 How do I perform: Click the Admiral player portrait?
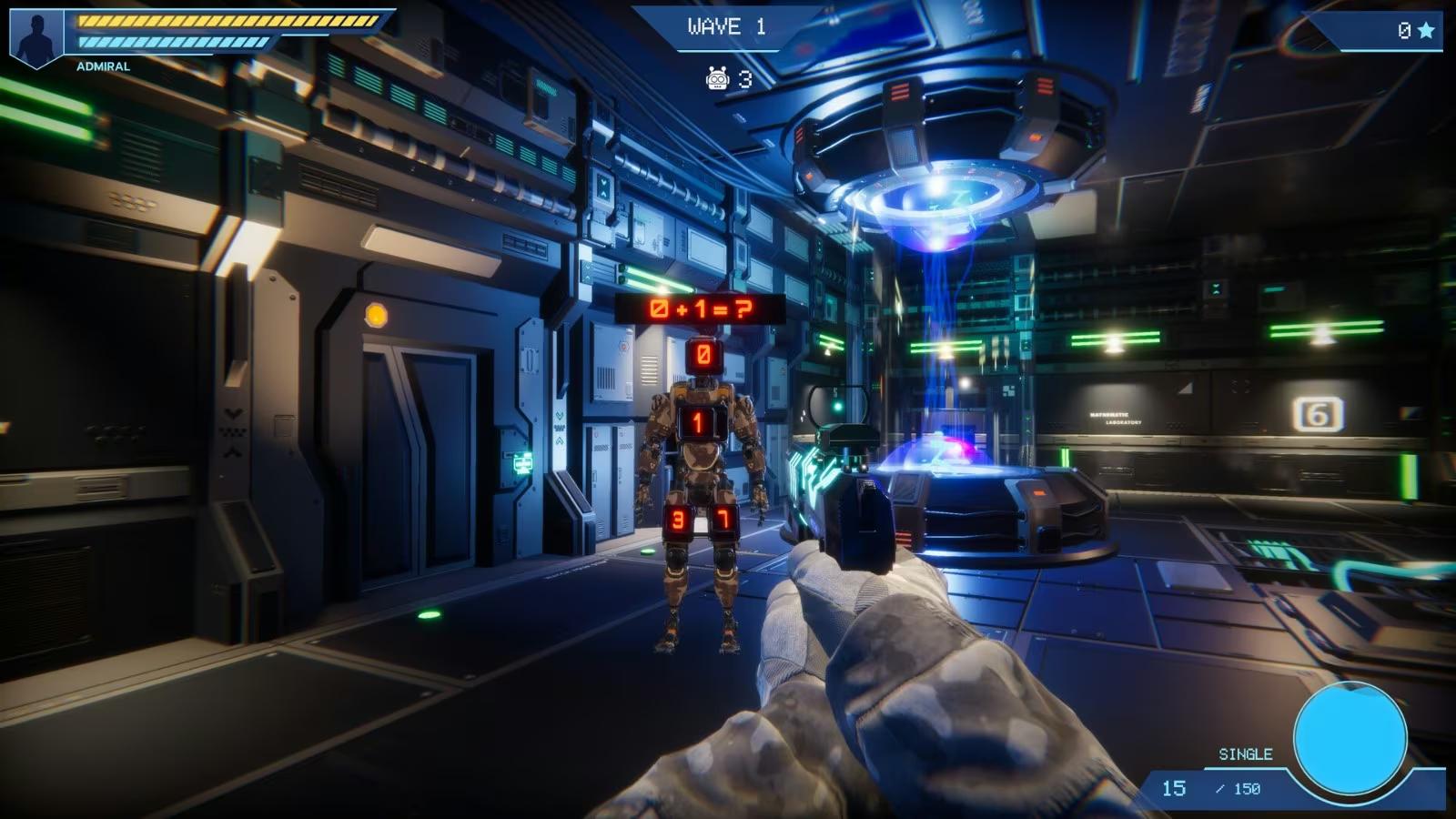tap(36, 37)
